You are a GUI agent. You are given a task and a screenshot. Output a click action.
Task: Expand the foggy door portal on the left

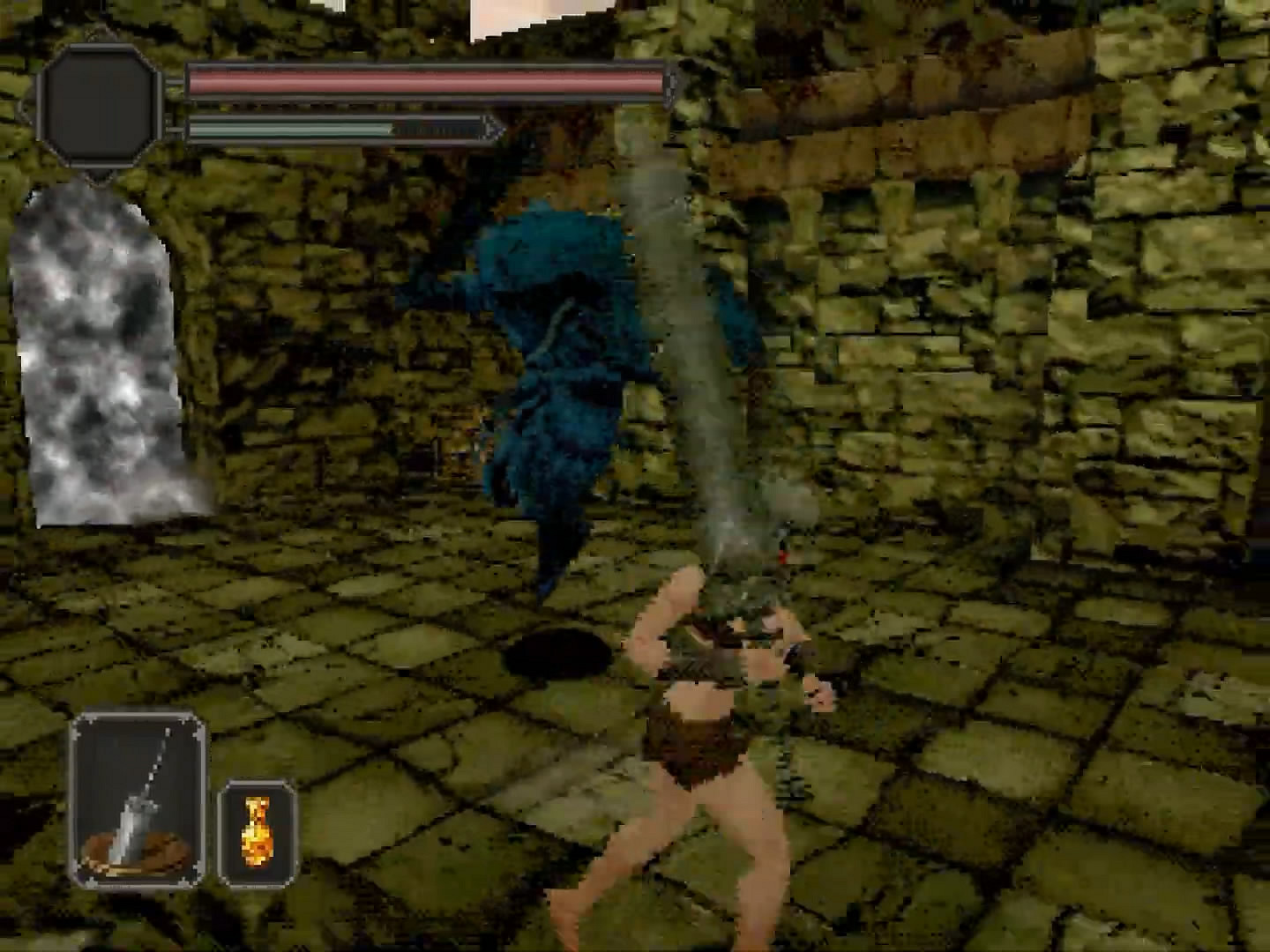[101, 353]
